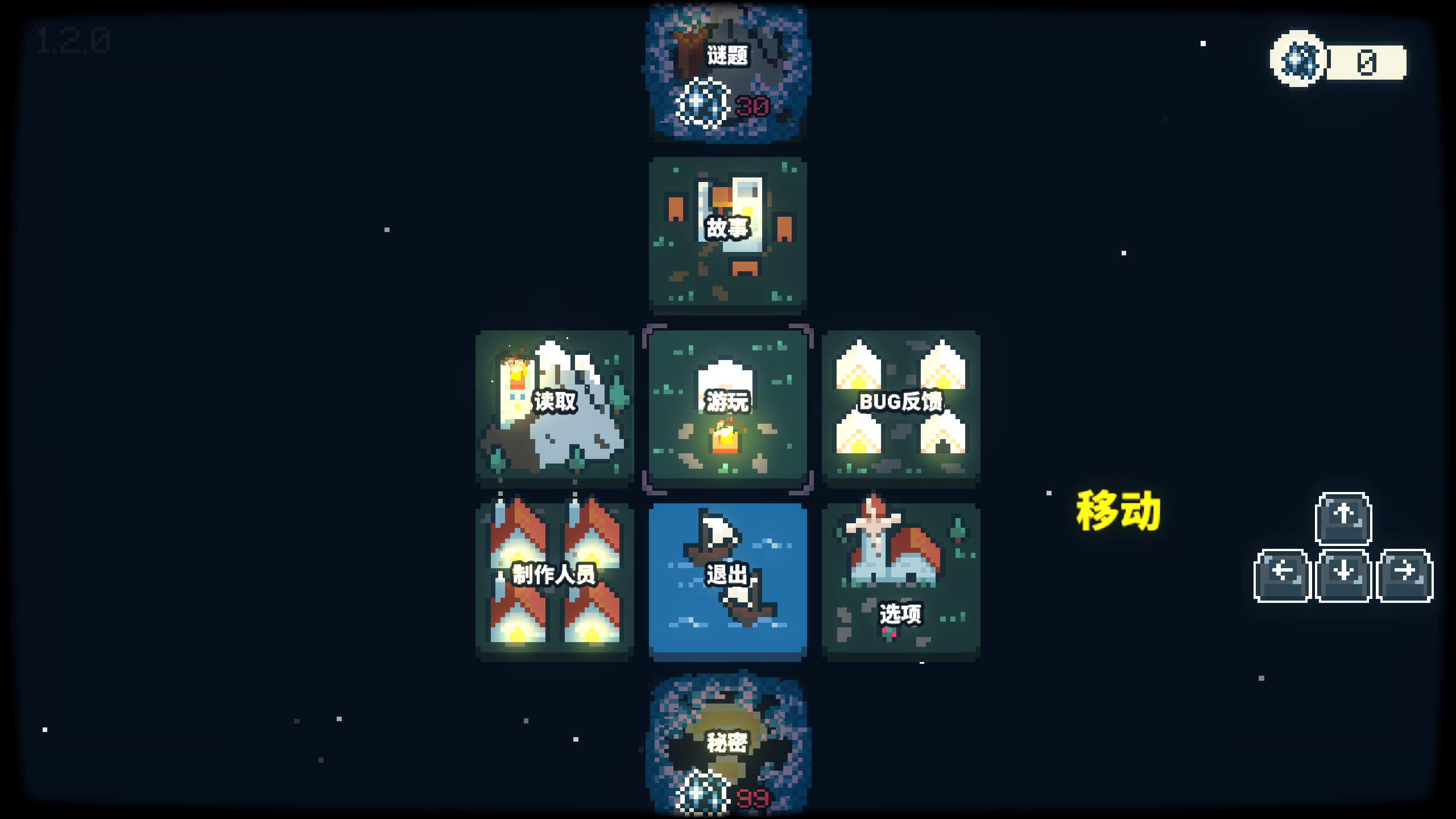Select the highlighted 游玩 tile frame
Screen dimensions: 1456x819
pos(730,407)
